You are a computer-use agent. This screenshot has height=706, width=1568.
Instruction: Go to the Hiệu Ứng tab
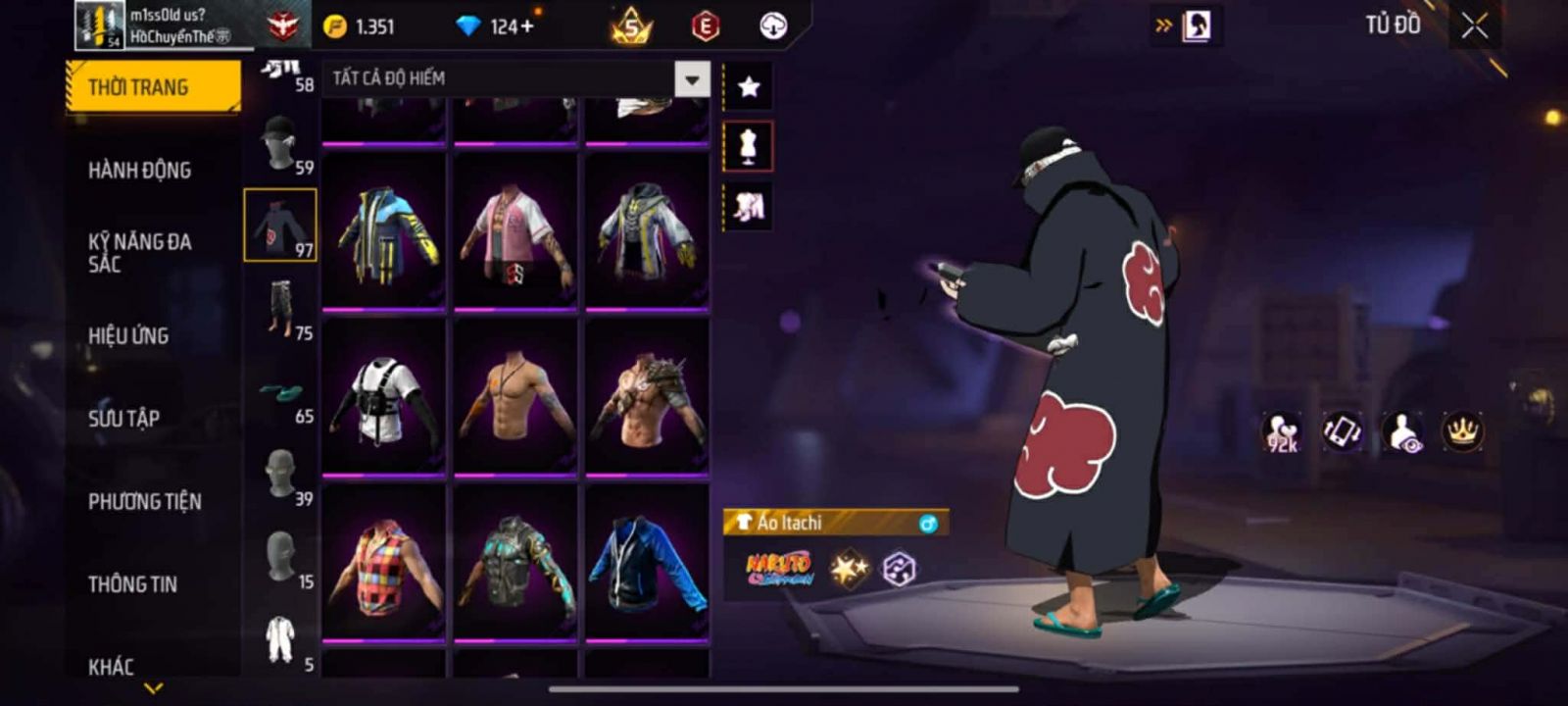pos(128,336)
